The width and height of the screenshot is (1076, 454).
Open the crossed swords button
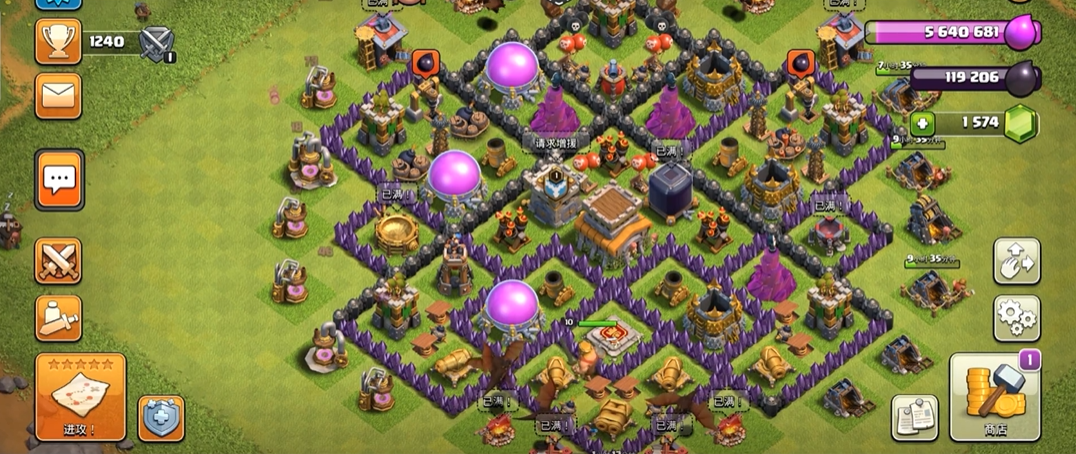58,261
